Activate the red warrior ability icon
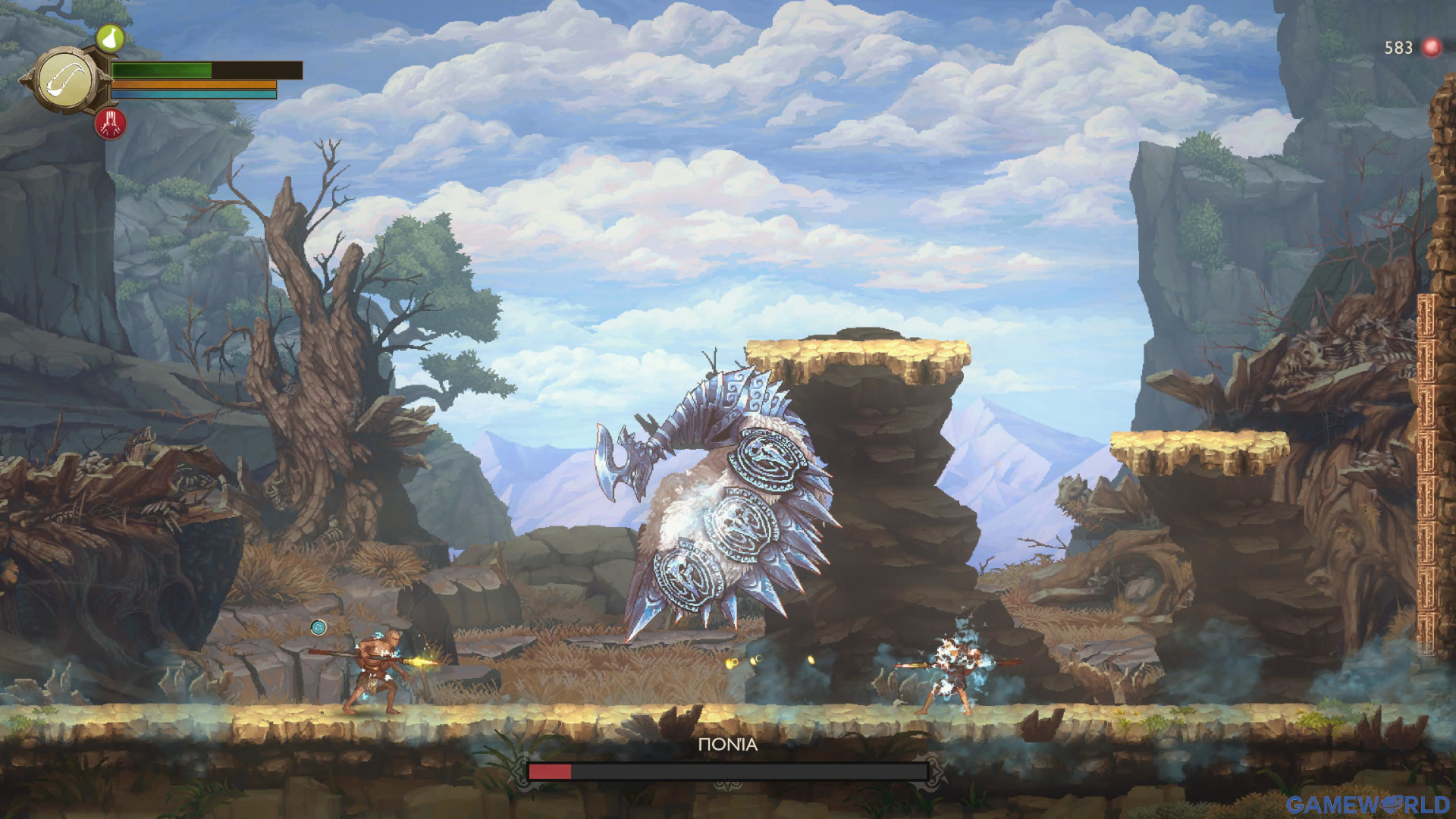Image resolution: width=1456 pixels, height=819 pixels. tap(111, 124)
